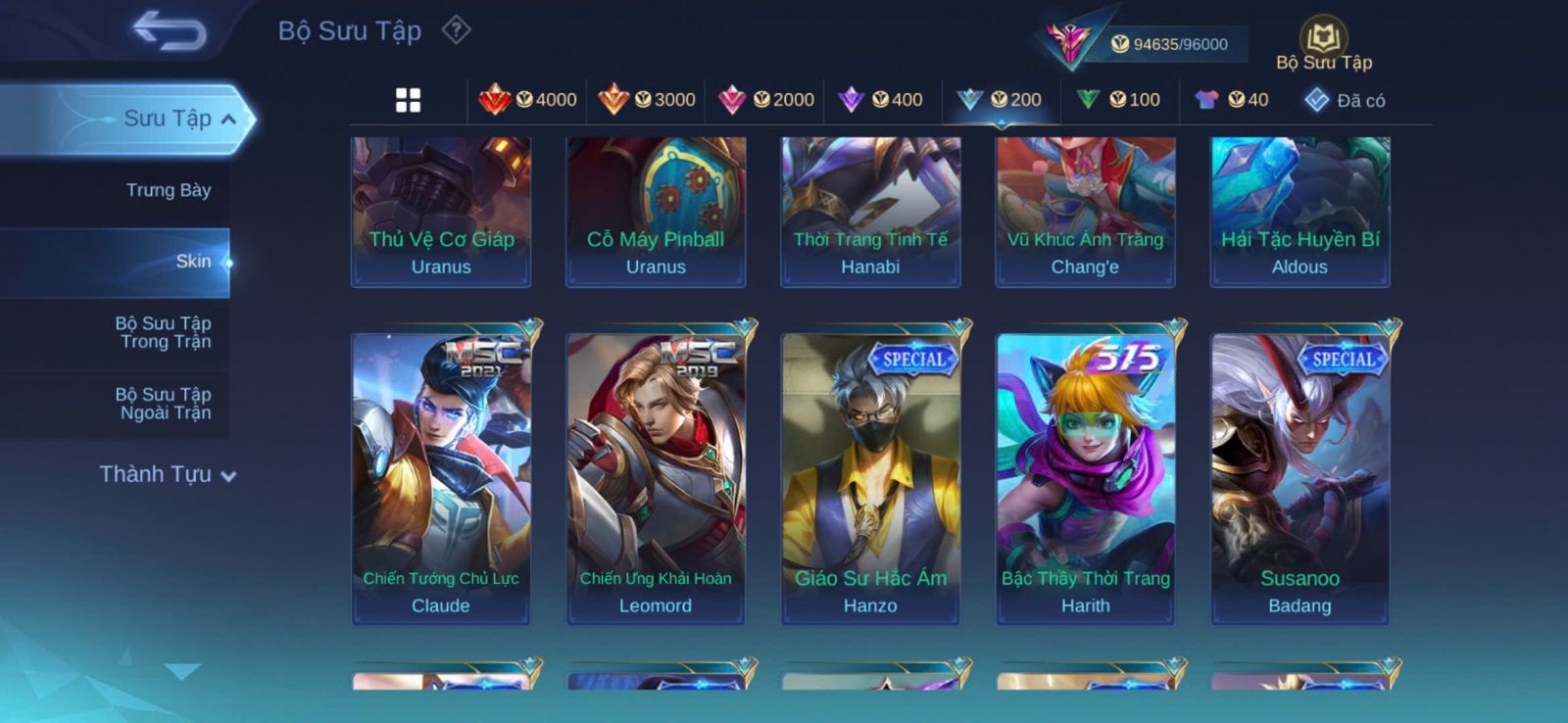The height and width of the screenshot is (723, 1568).
Task: Show all skins with grid filter
Action: coord(408,100)
